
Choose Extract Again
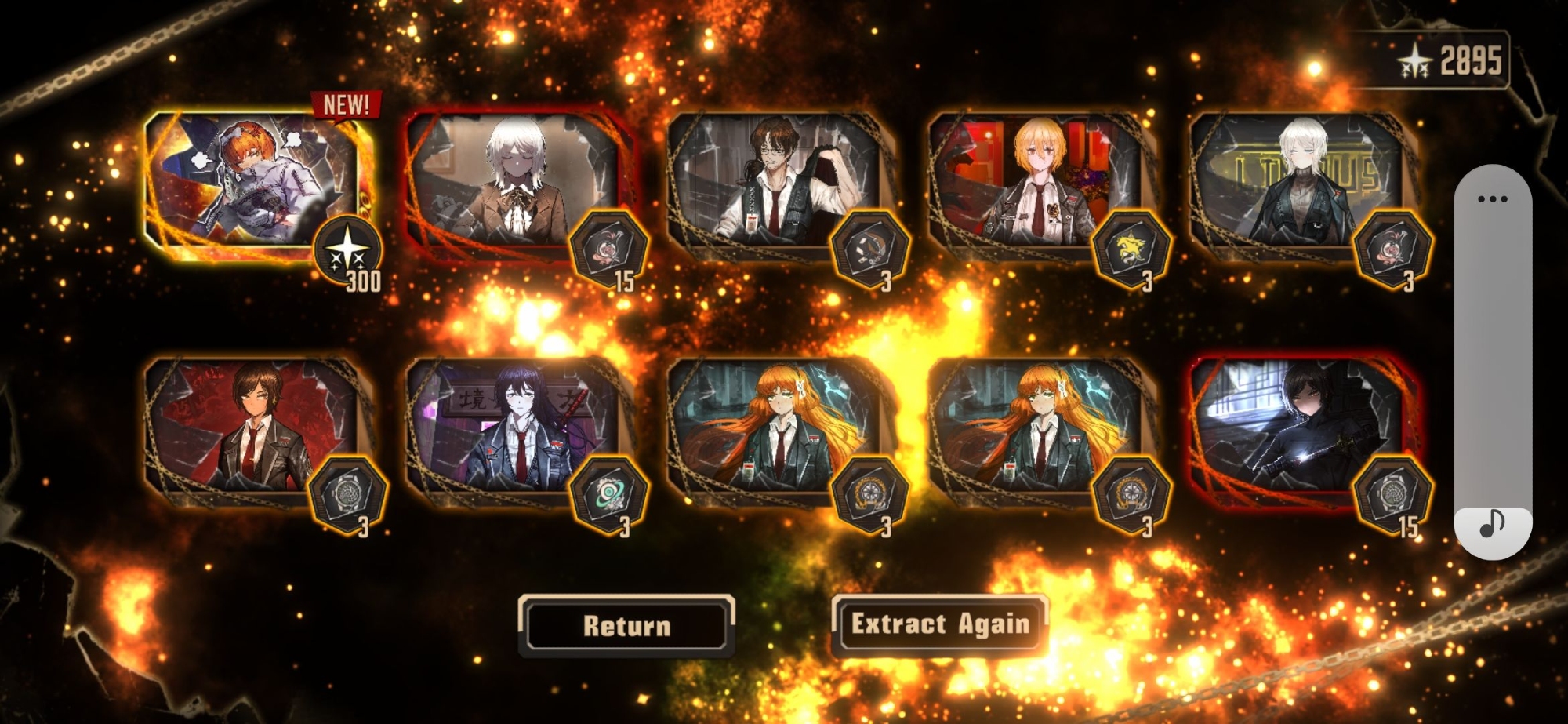(x=939, y=624)
